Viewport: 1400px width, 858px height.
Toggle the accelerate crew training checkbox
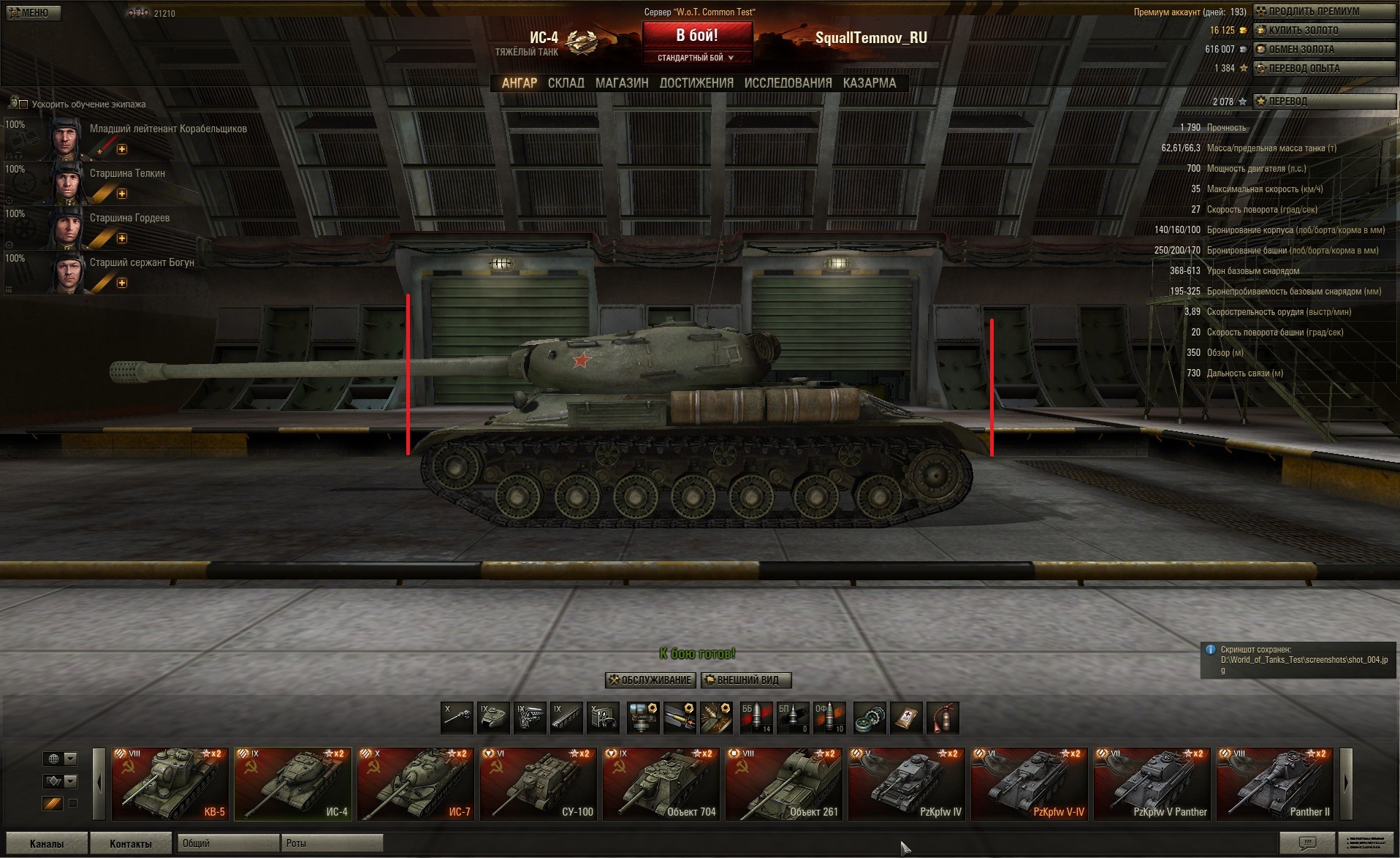click(x=23, y=105)
